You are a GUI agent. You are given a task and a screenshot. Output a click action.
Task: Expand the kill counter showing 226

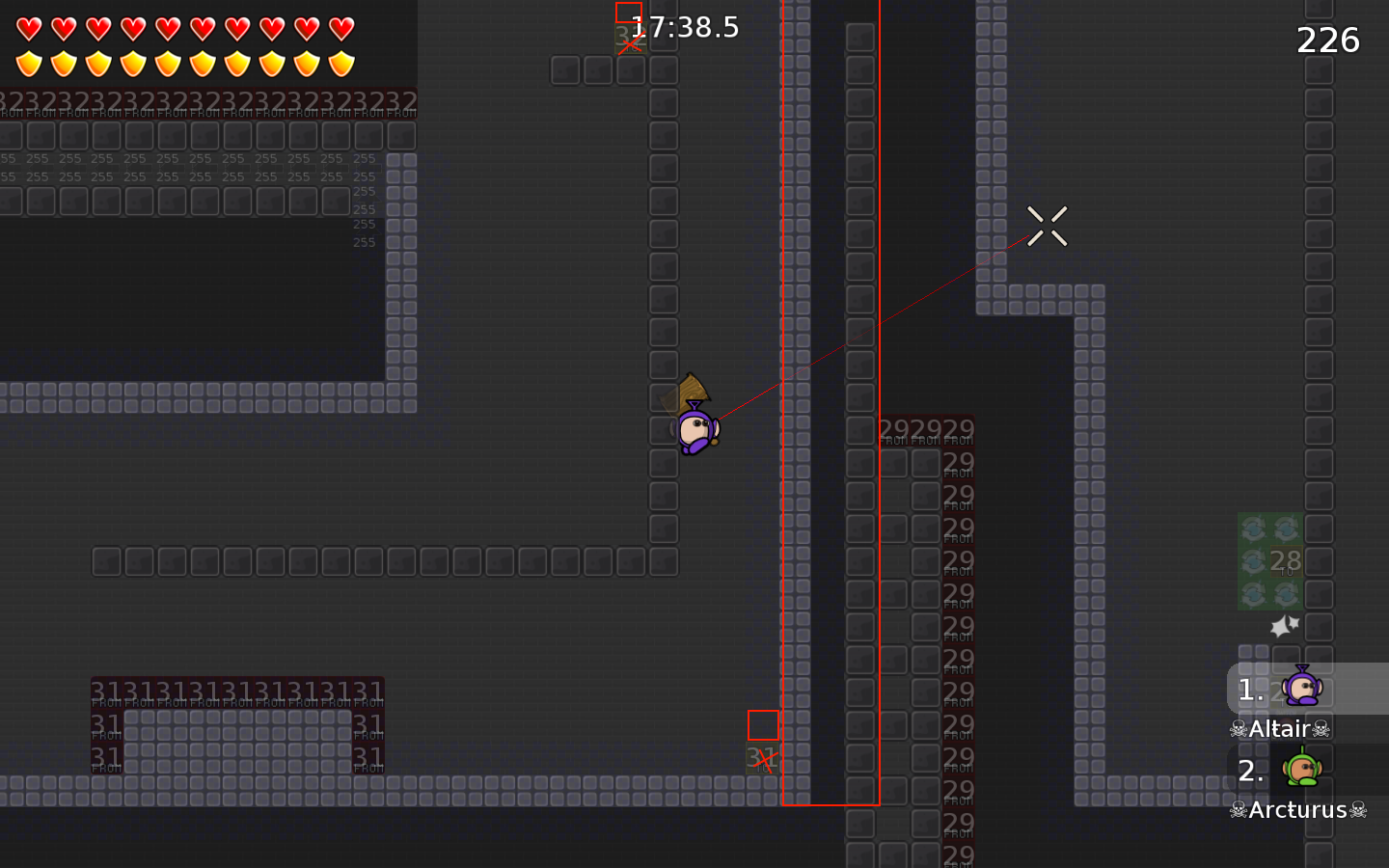(1327, 41)
